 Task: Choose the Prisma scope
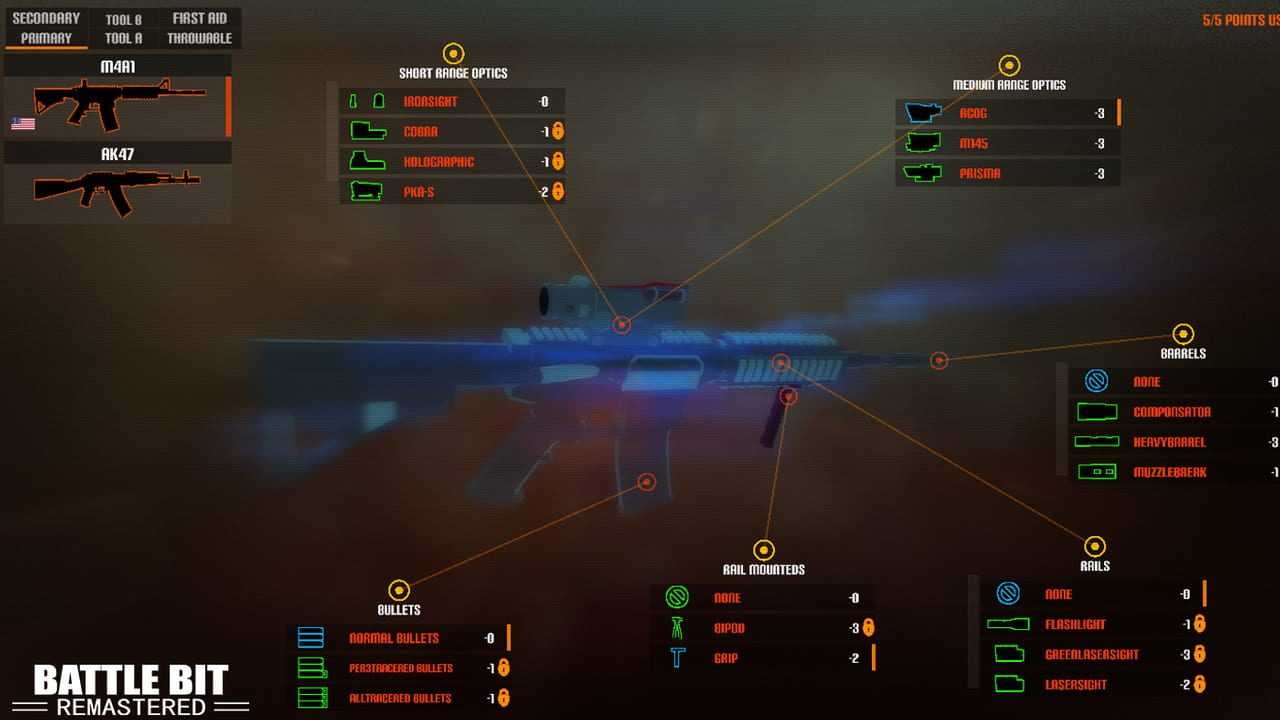pyautogui.click(x=1006, y=173)
